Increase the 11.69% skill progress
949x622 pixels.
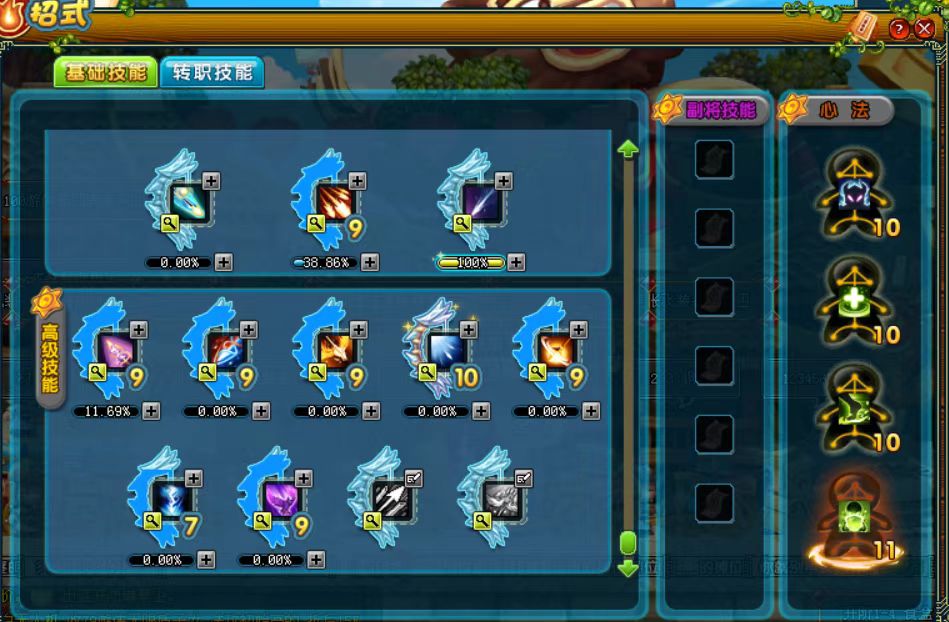tap(150, 411)
